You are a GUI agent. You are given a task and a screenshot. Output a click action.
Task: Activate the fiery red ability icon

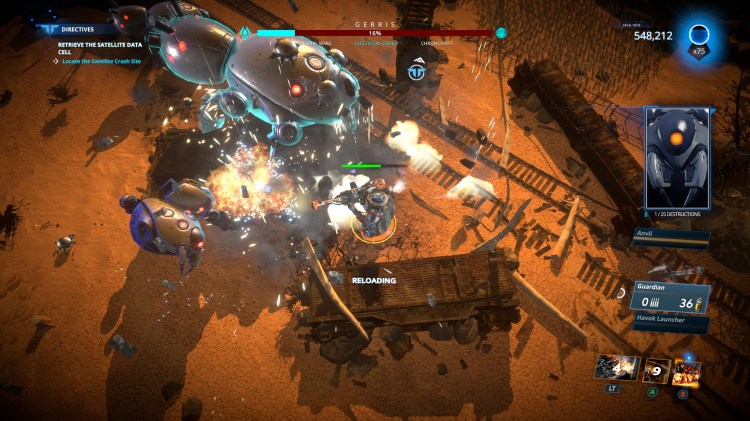coord(686,370)
